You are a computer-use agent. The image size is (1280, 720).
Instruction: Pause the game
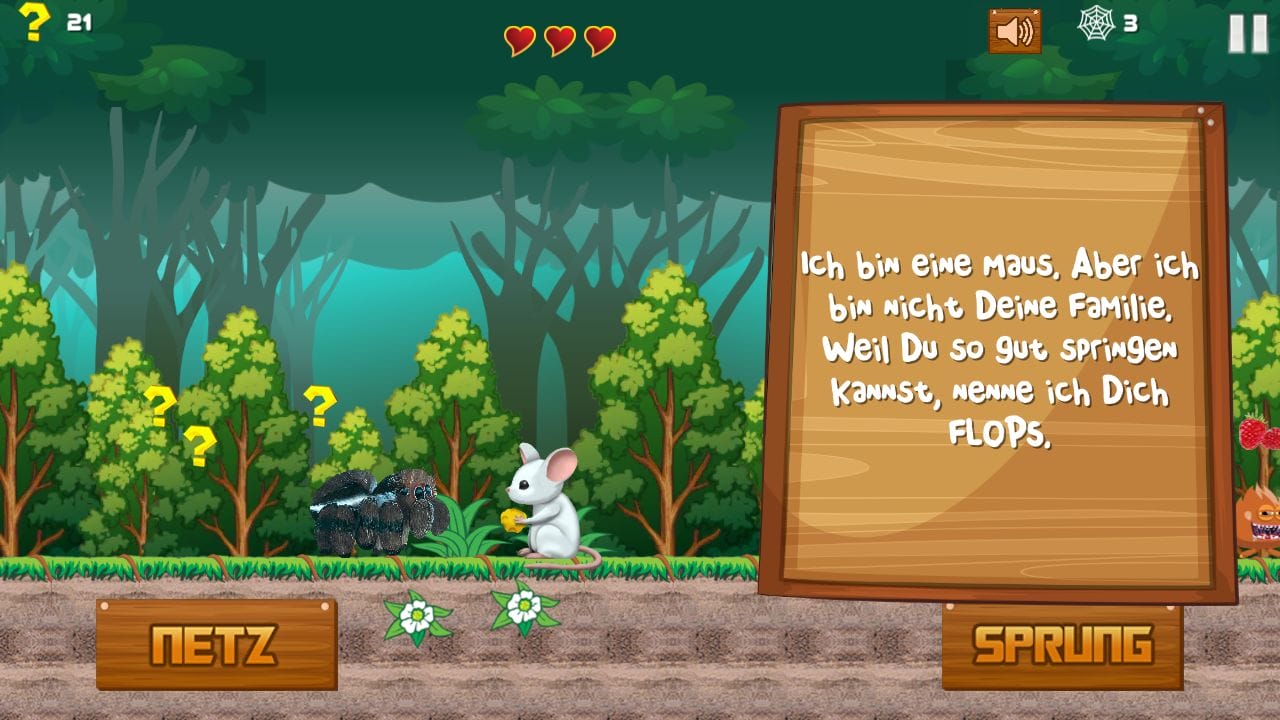(1247, 33)
